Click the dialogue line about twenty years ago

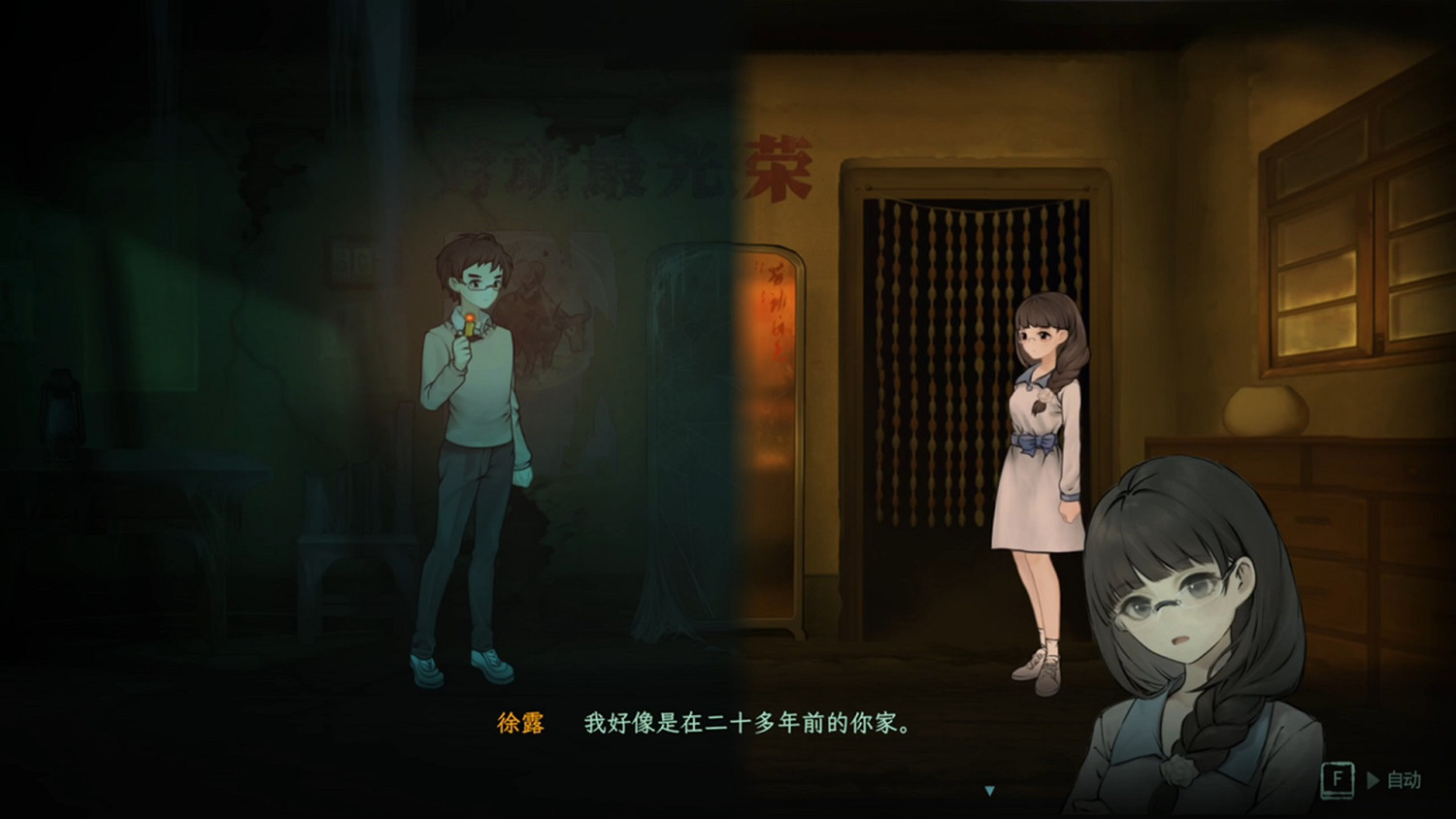[747, 723]
